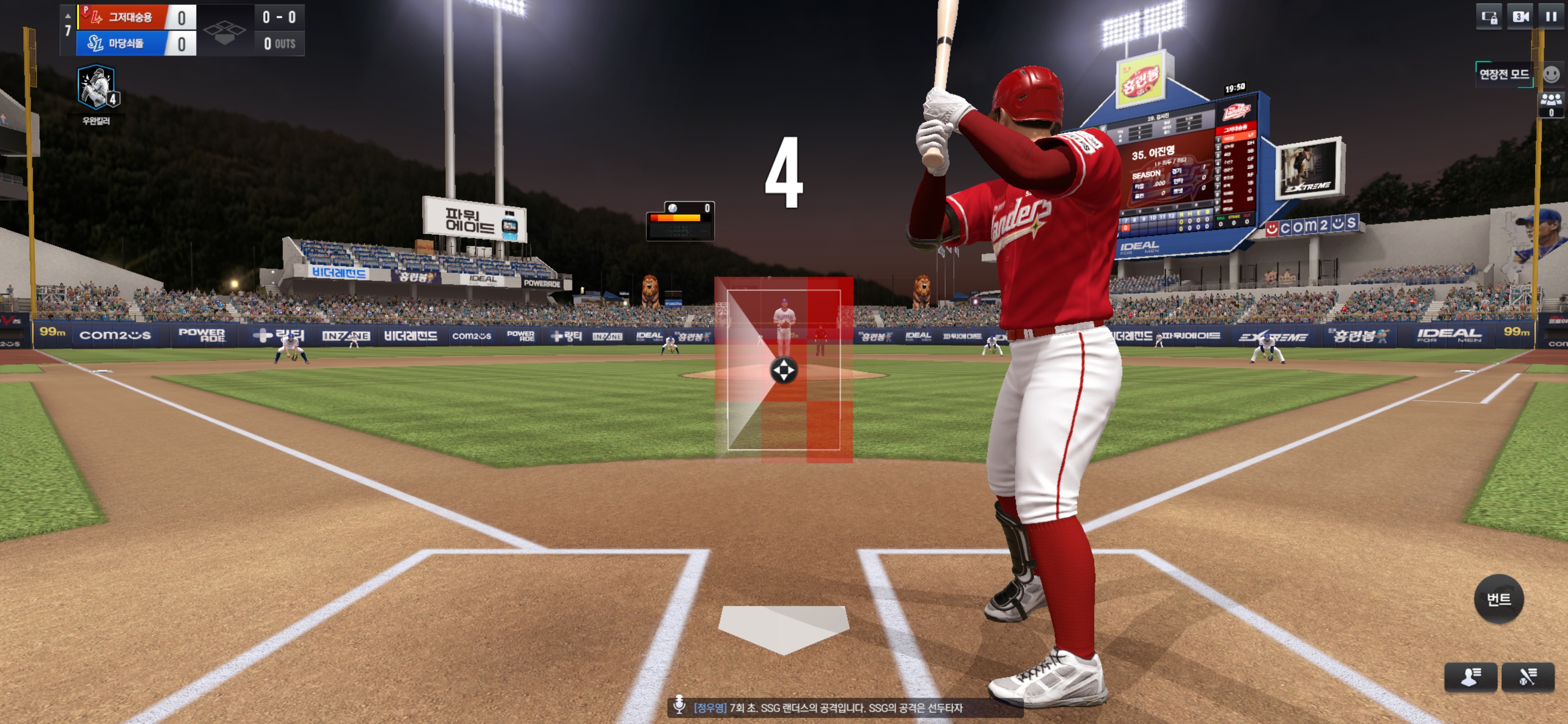This screenshot has height=724, width=1568.
Task: Toggle the screen rotation lock
Action: pyautogui.click(x=1489, y=17)
